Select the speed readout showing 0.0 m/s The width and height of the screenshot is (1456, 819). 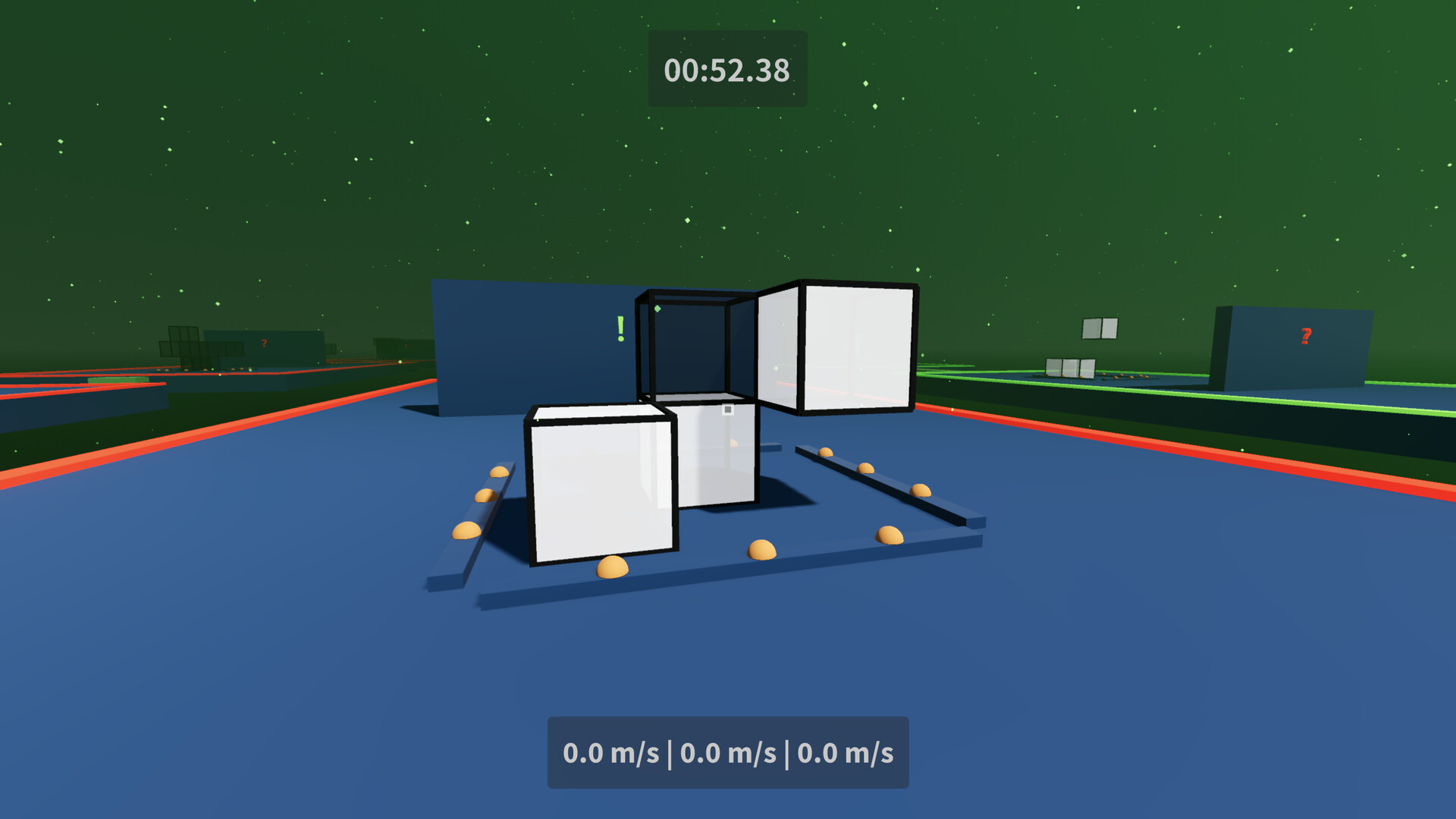coord(728,753)
